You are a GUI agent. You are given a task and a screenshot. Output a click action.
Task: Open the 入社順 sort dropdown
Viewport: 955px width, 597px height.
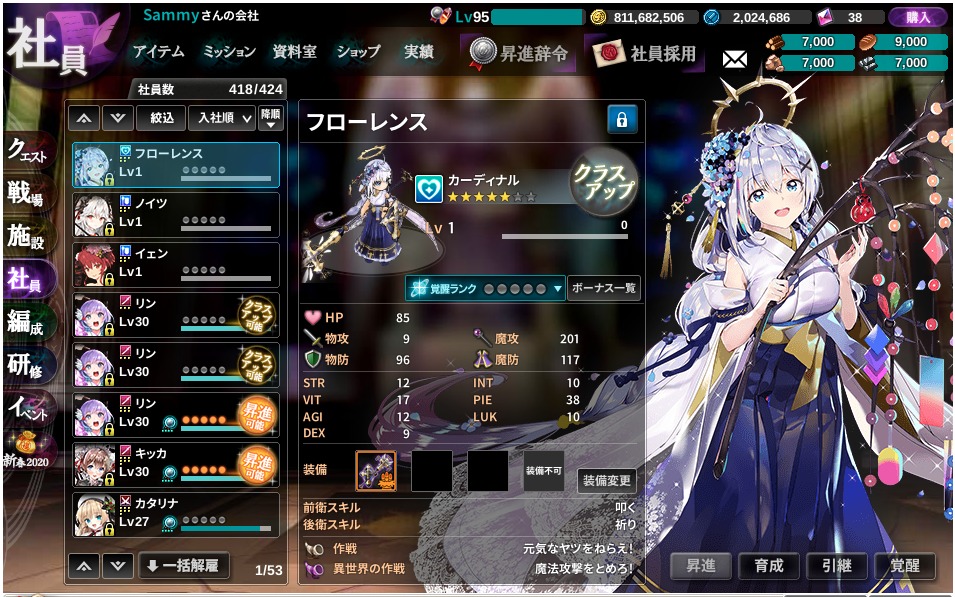219,118
